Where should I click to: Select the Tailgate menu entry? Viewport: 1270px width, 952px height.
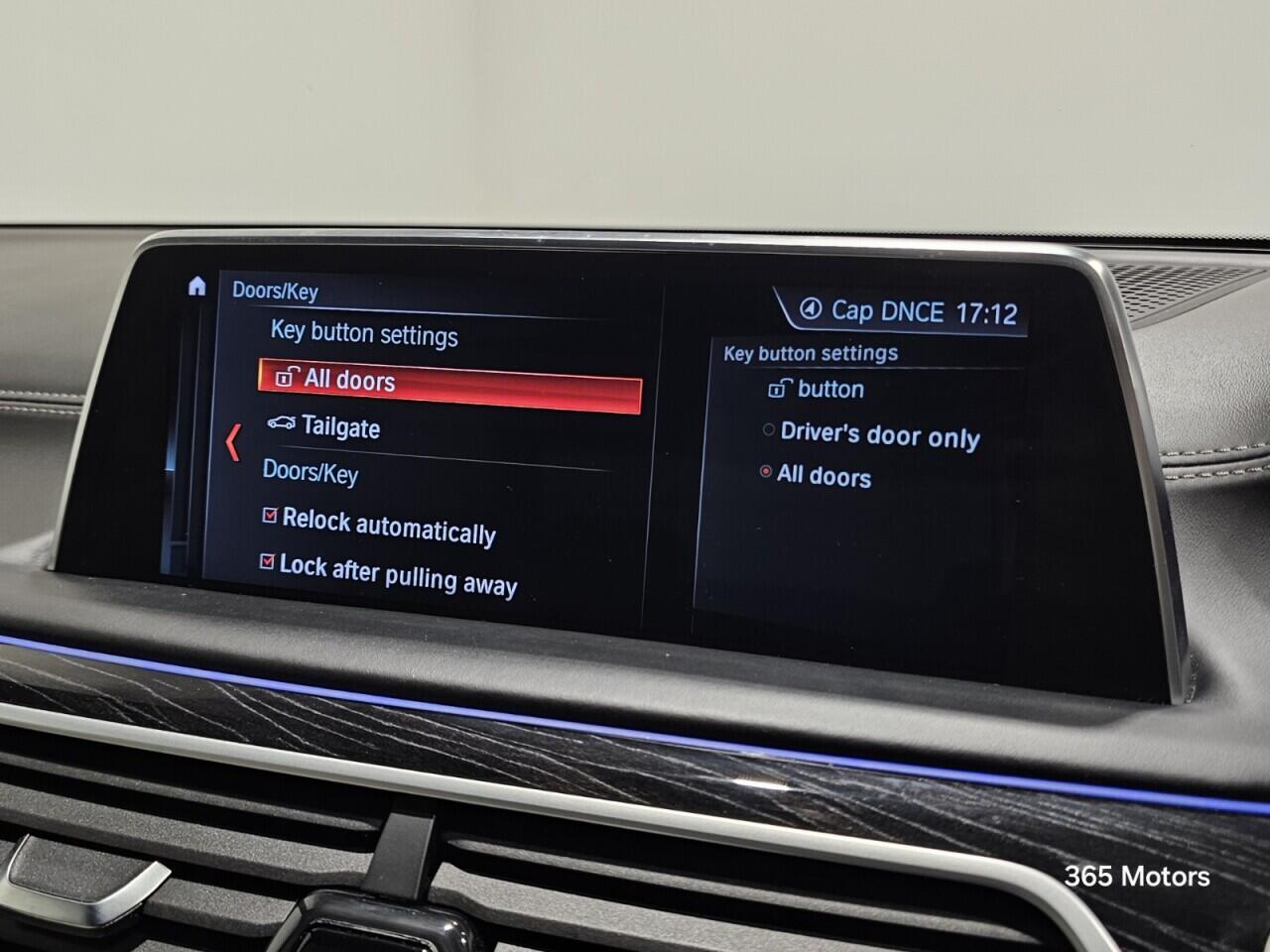tap(342, 428)
